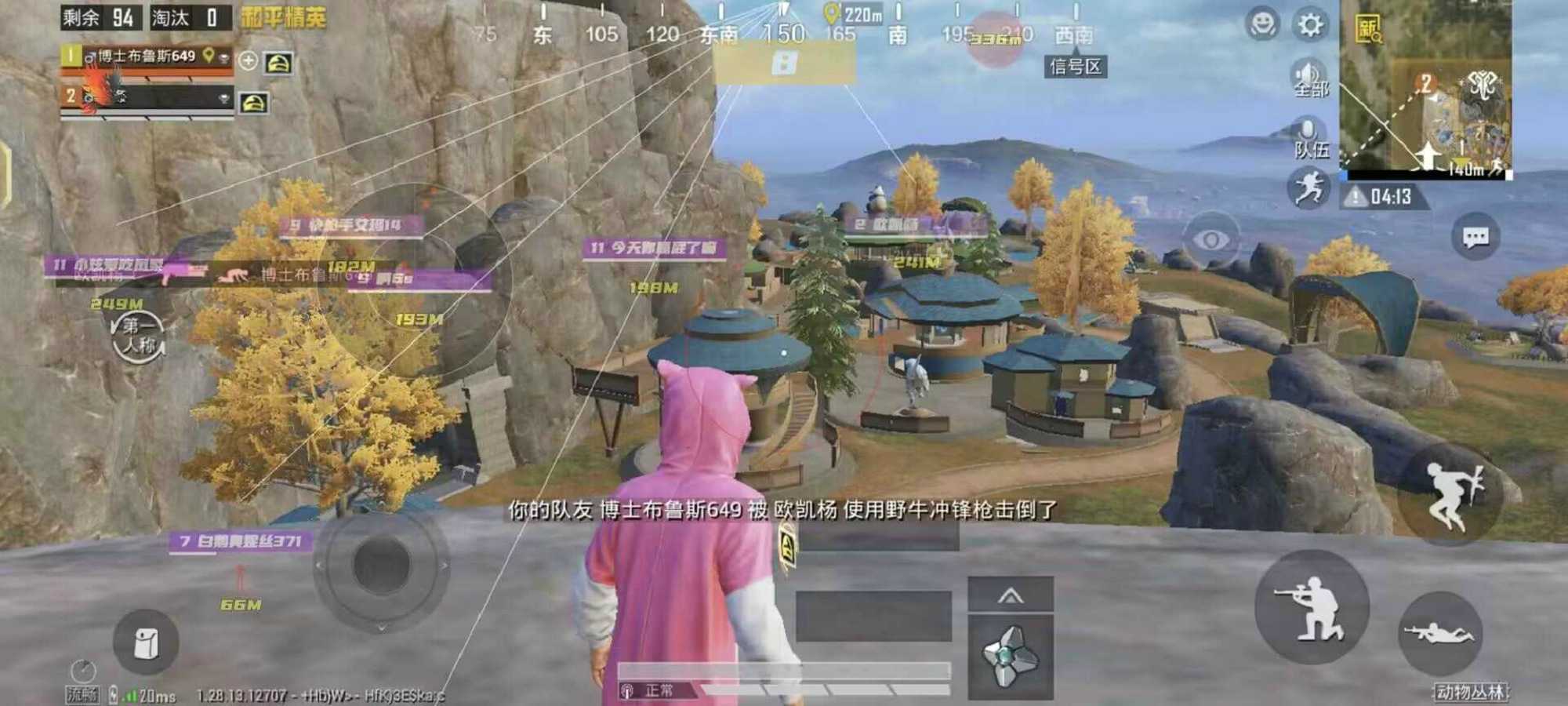Use the star-shaped throwable item slot
This screenshot has width=1568, height=706.
[1011, 656]
